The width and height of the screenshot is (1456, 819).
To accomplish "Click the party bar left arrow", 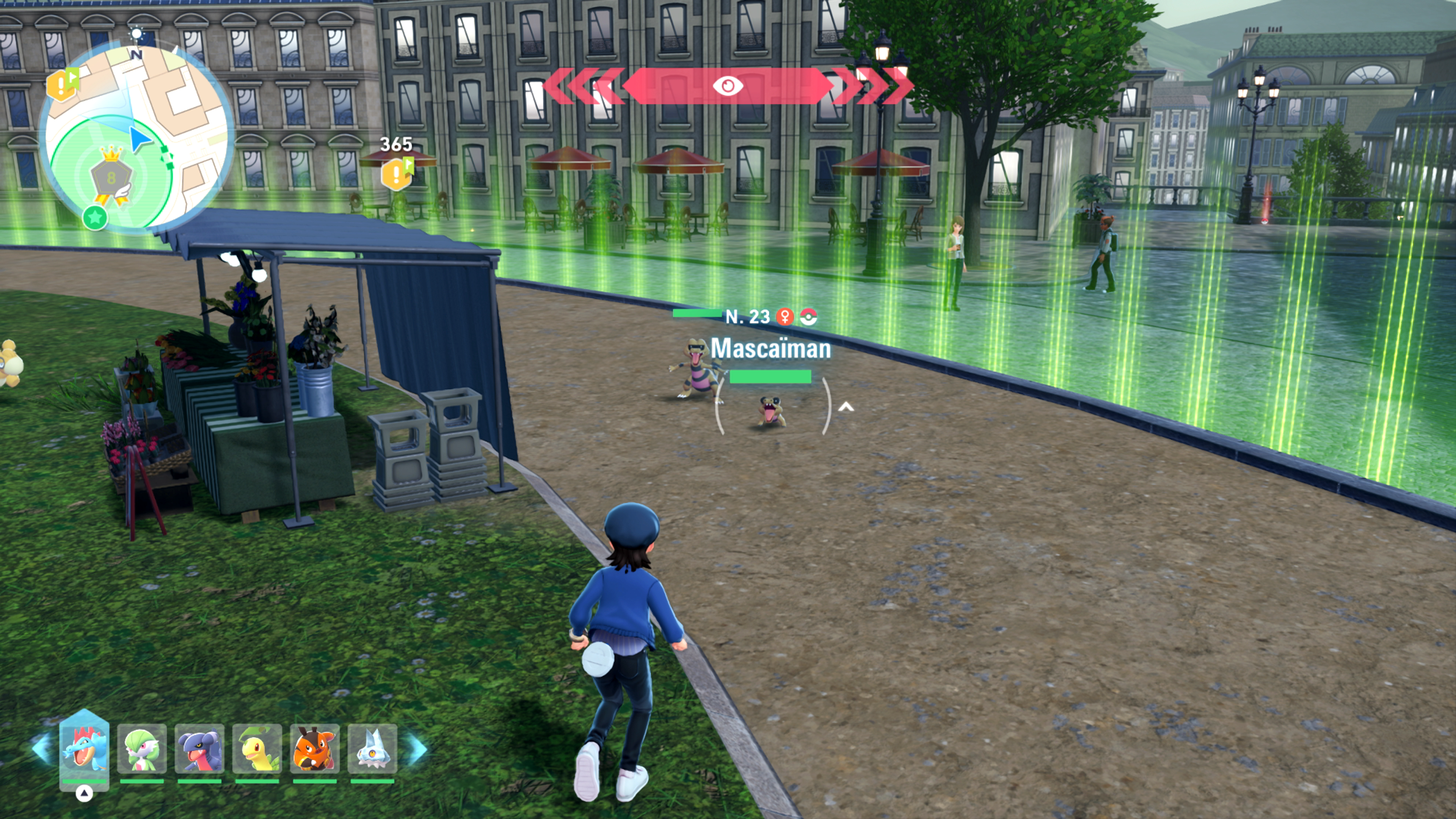I will (x=41, y=749).
